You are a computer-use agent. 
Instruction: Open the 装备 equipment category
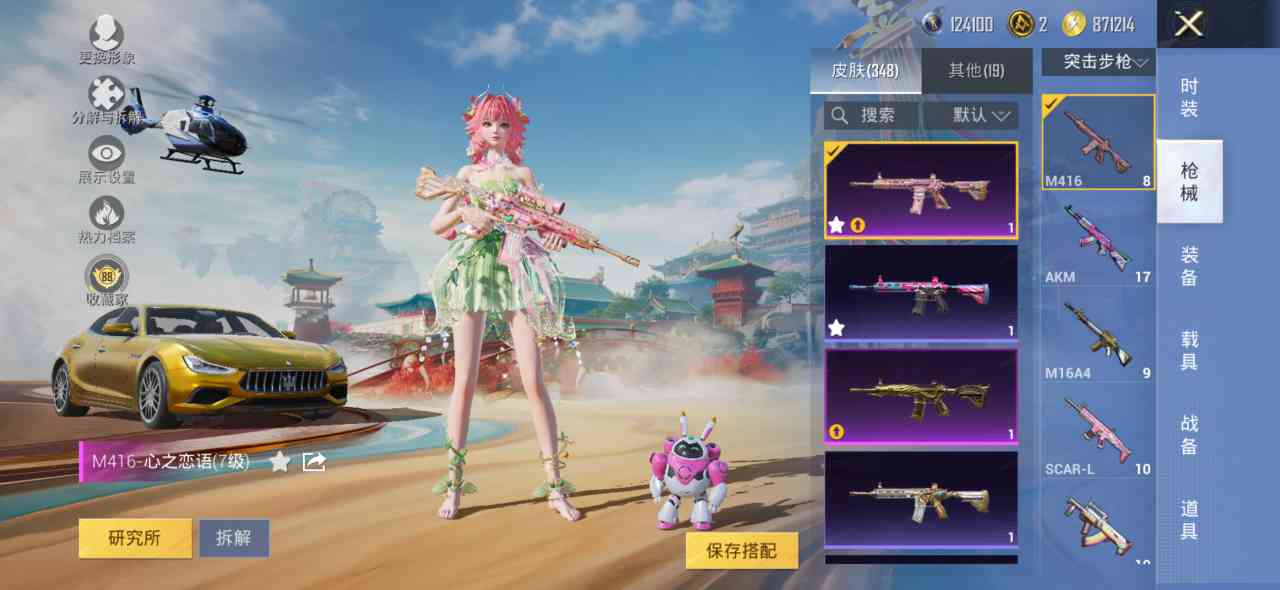(1189, 266)
